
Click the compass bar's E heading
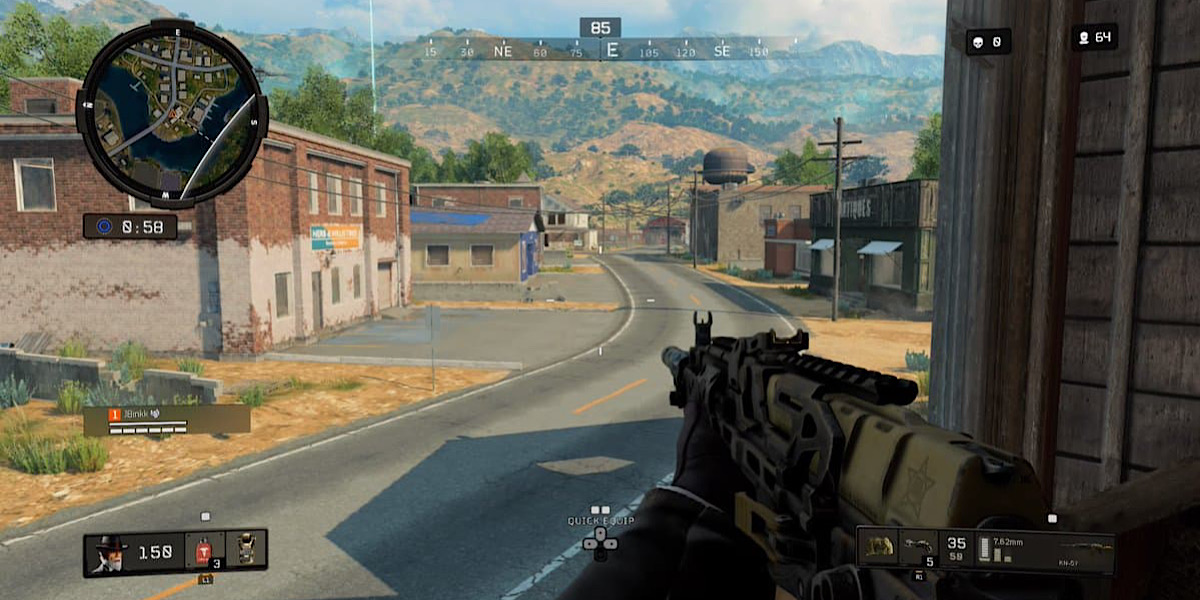613,49
